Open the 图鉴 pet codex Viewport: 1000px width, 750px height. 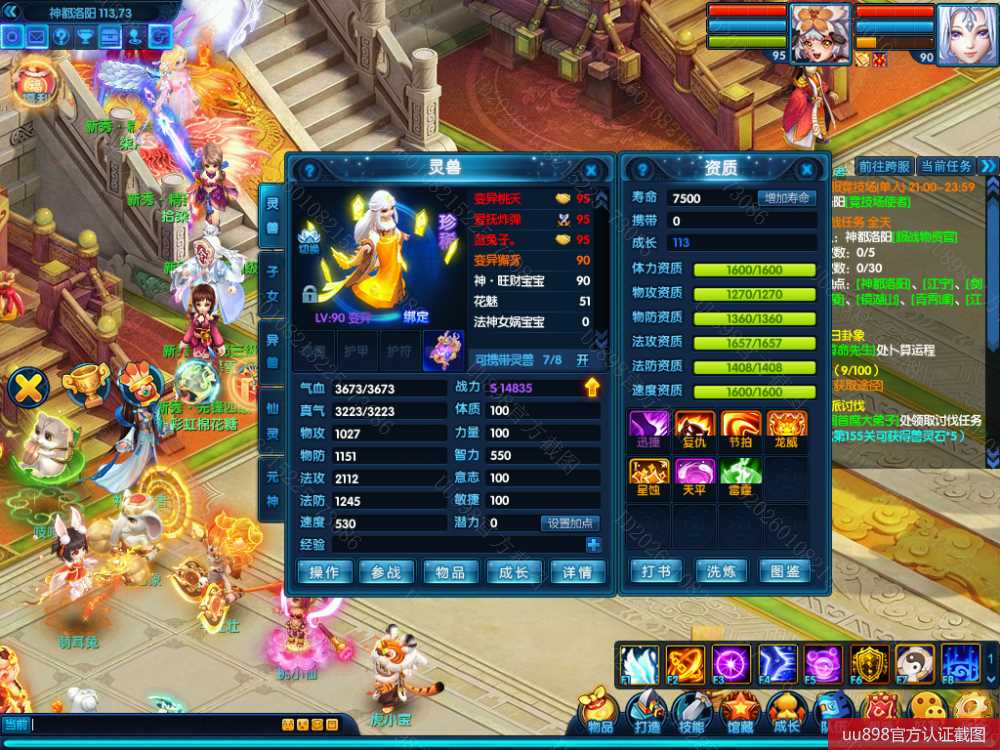(785, 571)
